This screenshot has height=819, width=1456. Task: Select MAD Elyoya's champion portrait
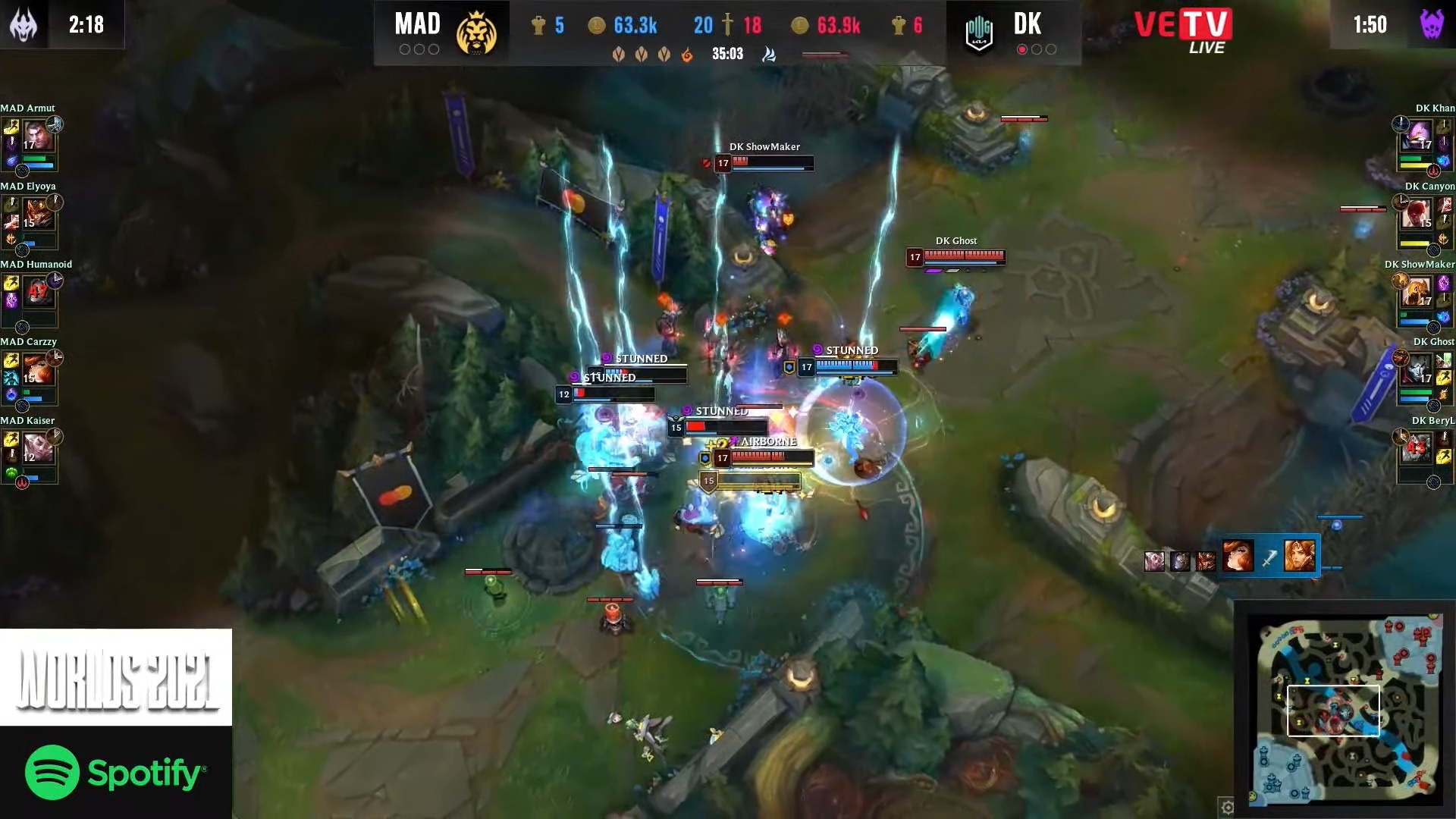[x=37, y=215]
